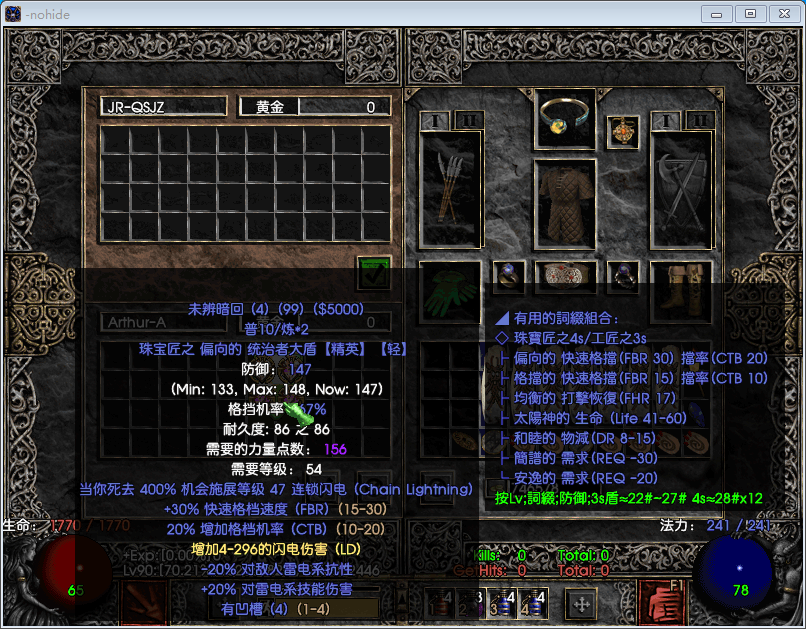
Task: Pick the ring next to the gloves
Action: point(507,275)
